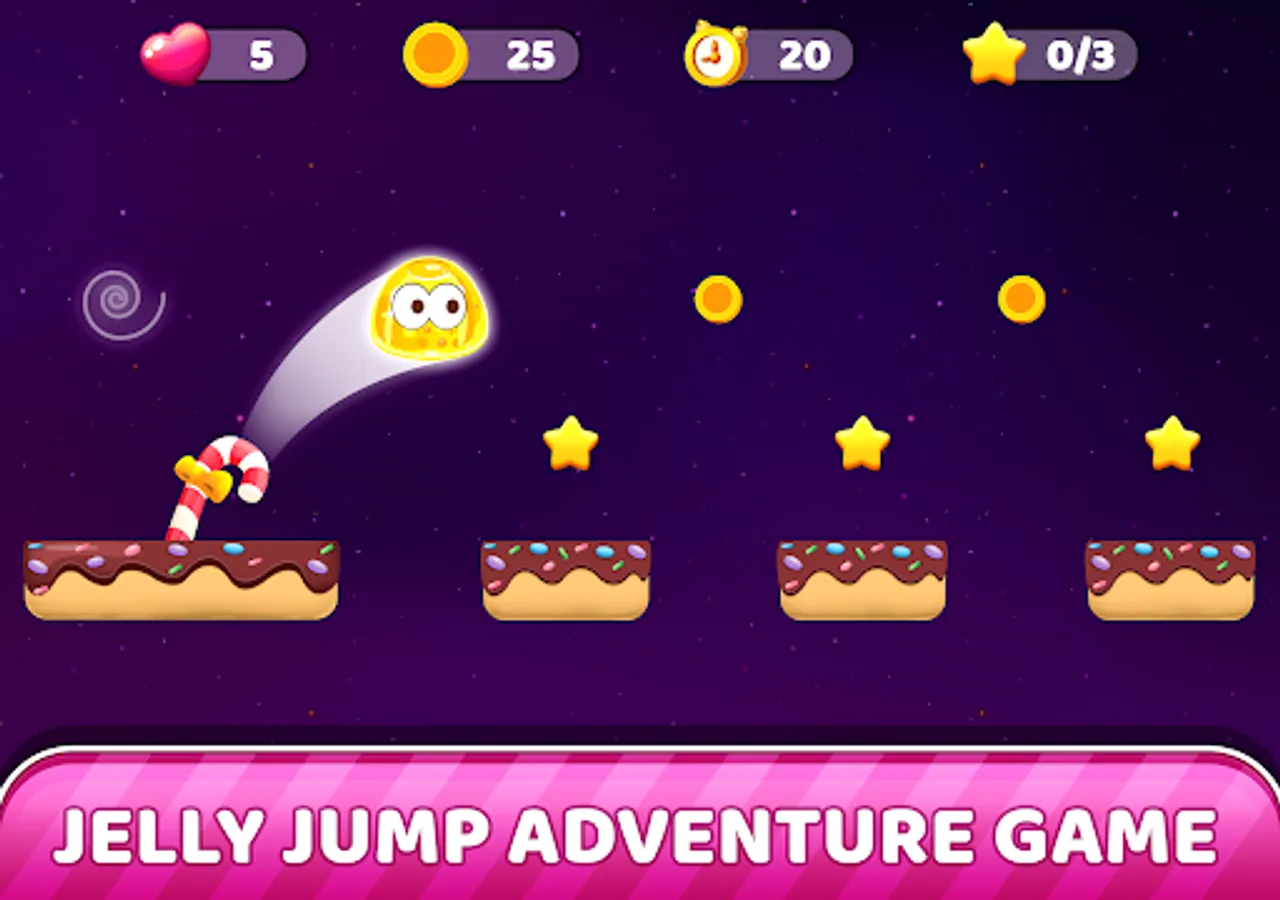Image resolution: width=1280 pixels, height=900 pixels.
Task: Tap the glowing jelly character mid-jump
Action: [x=430, y=310]
